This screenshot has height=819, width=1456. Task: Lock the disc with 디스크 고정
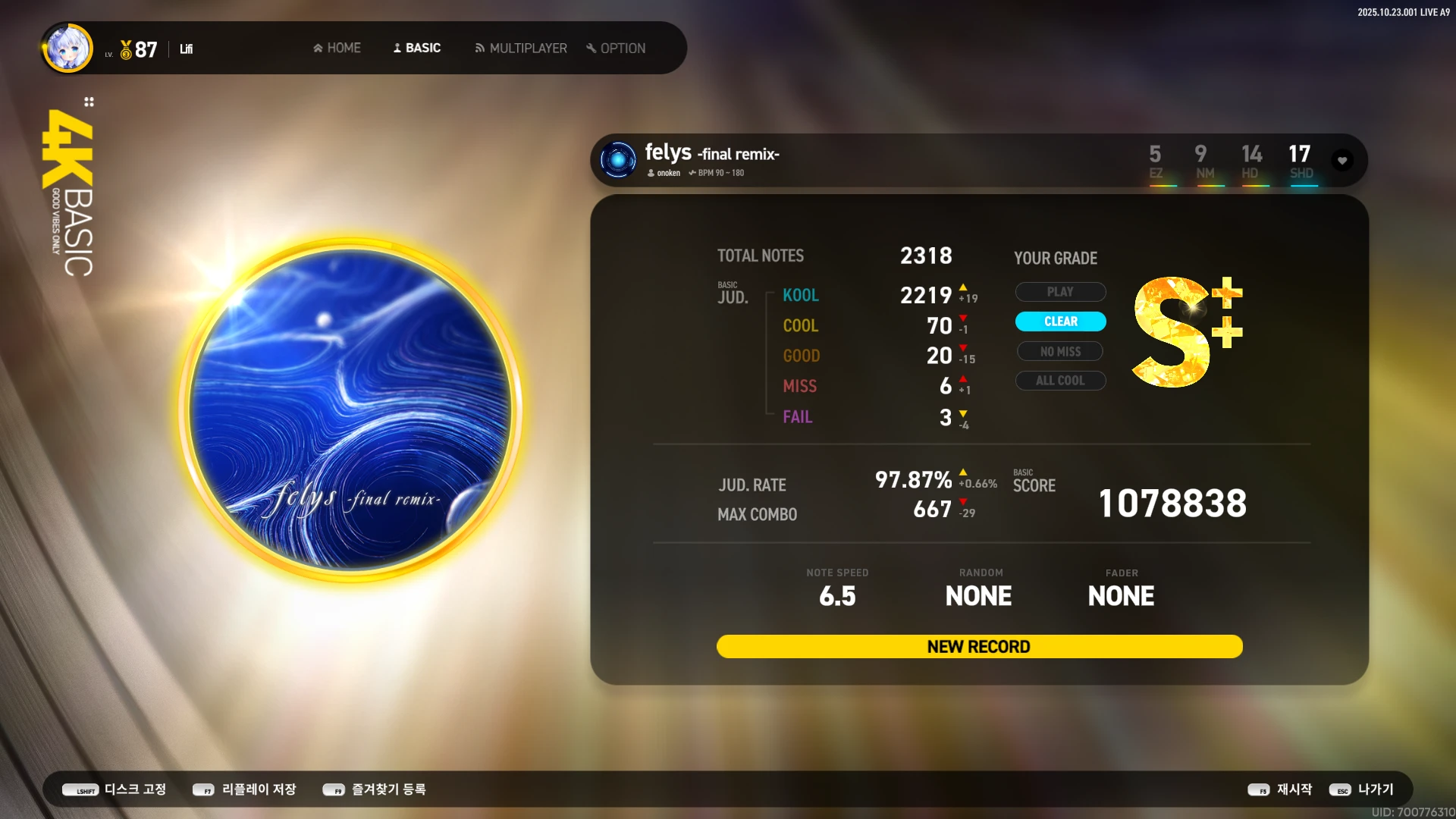pos(115,789)
